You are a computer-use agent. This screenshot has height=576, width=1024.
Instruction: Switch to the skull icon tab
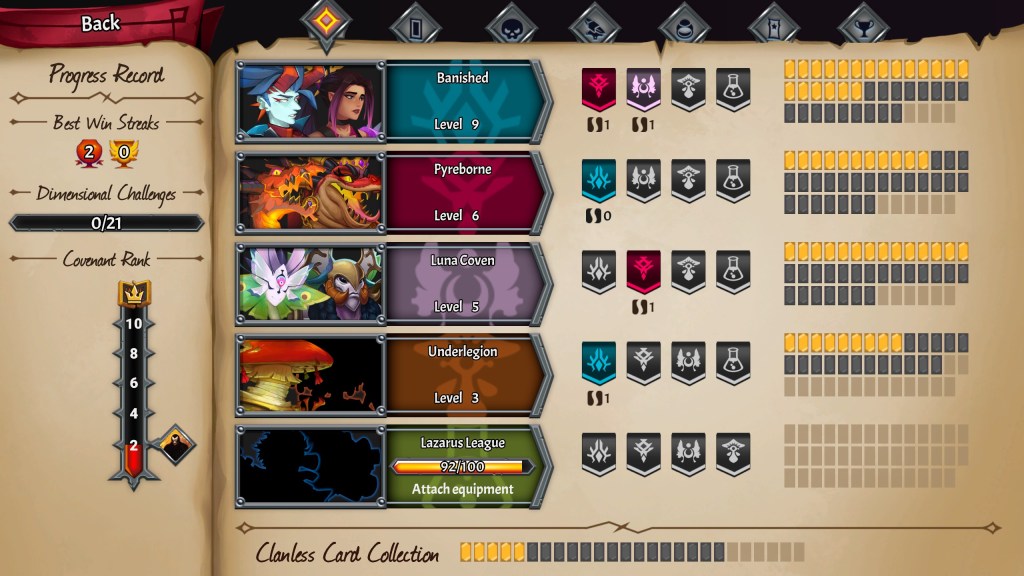(x=511, y=26)
